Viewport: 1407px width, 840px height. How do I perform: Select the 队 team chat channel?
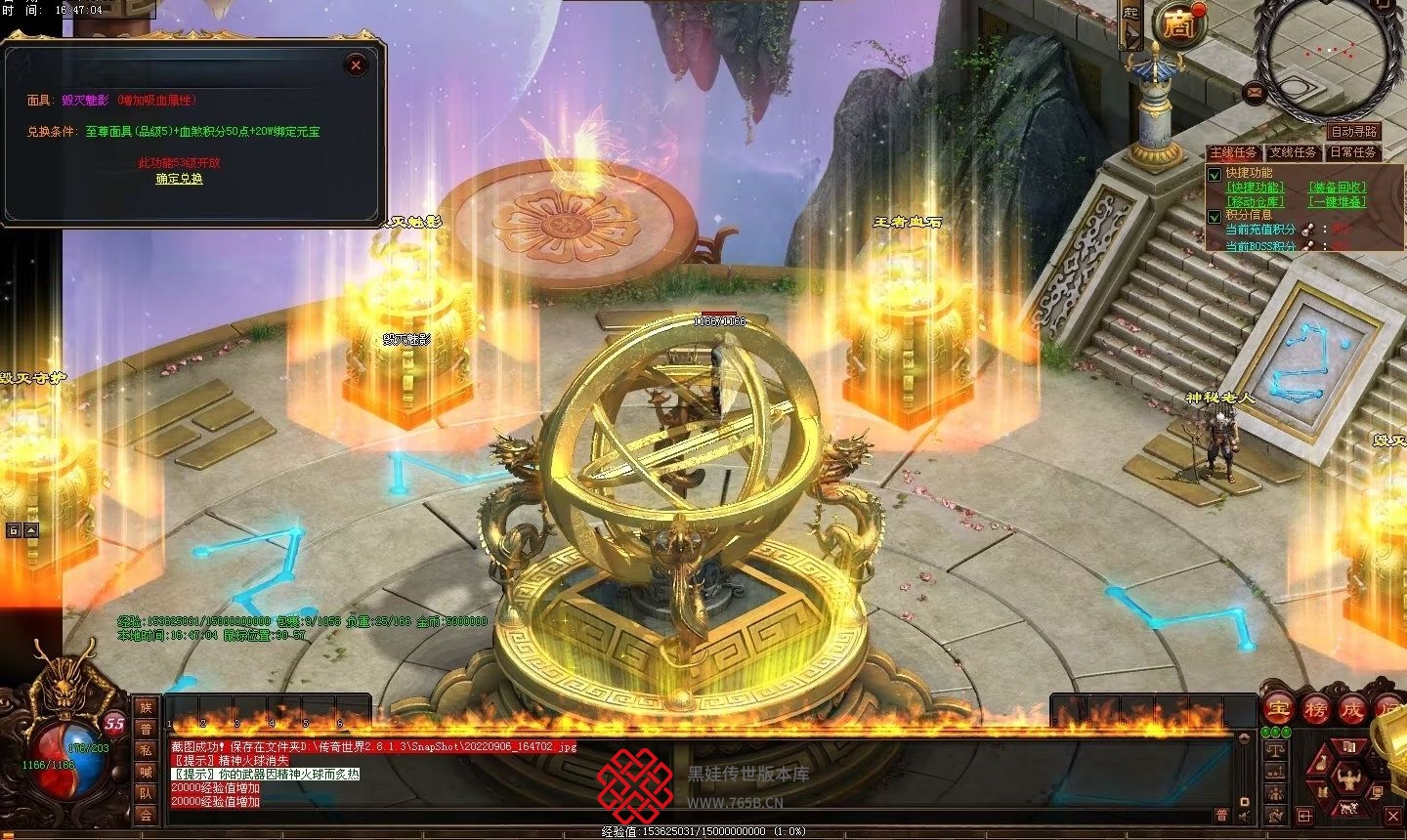pos(146,793)
